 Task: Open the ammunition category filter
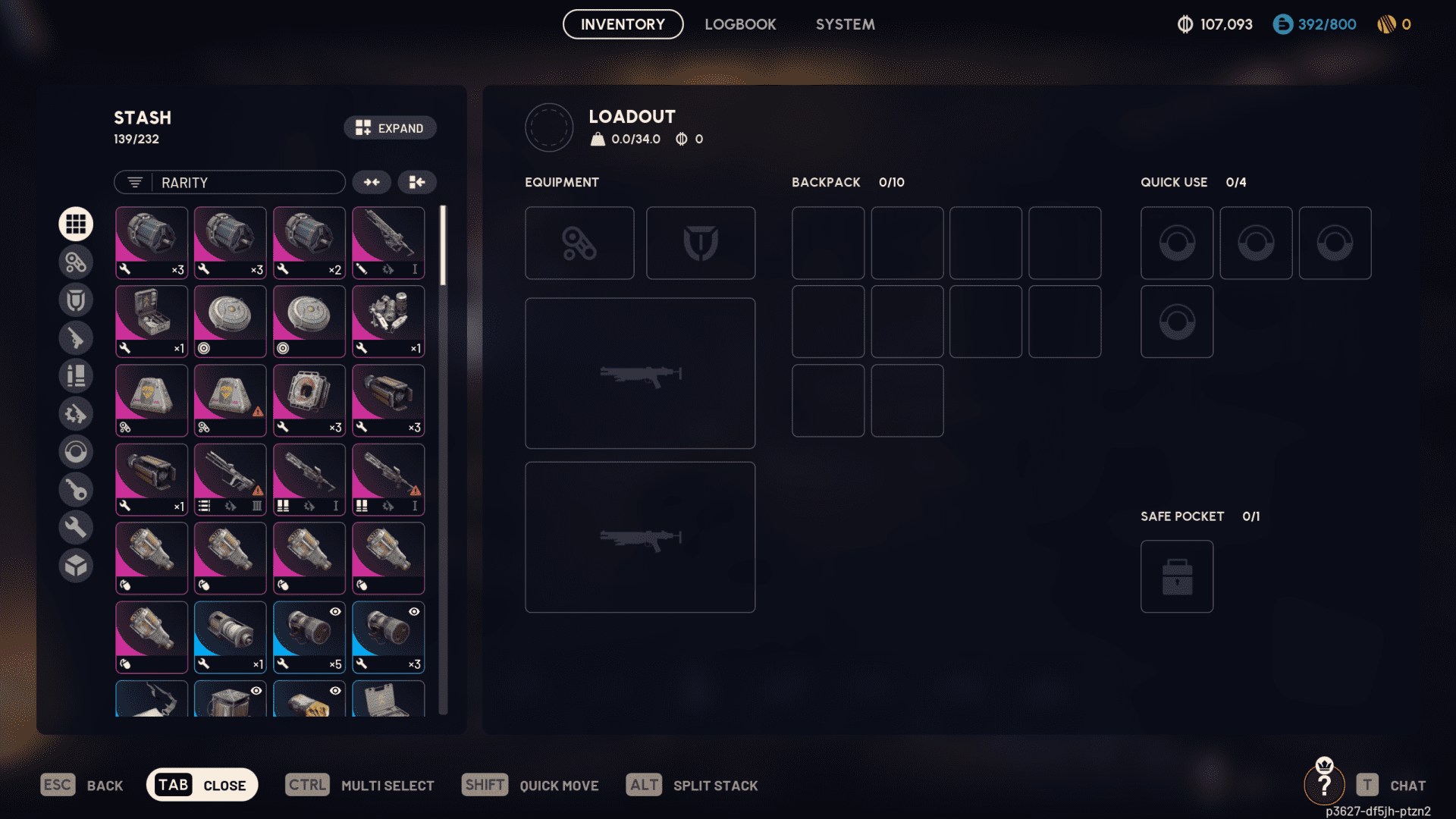76,375
